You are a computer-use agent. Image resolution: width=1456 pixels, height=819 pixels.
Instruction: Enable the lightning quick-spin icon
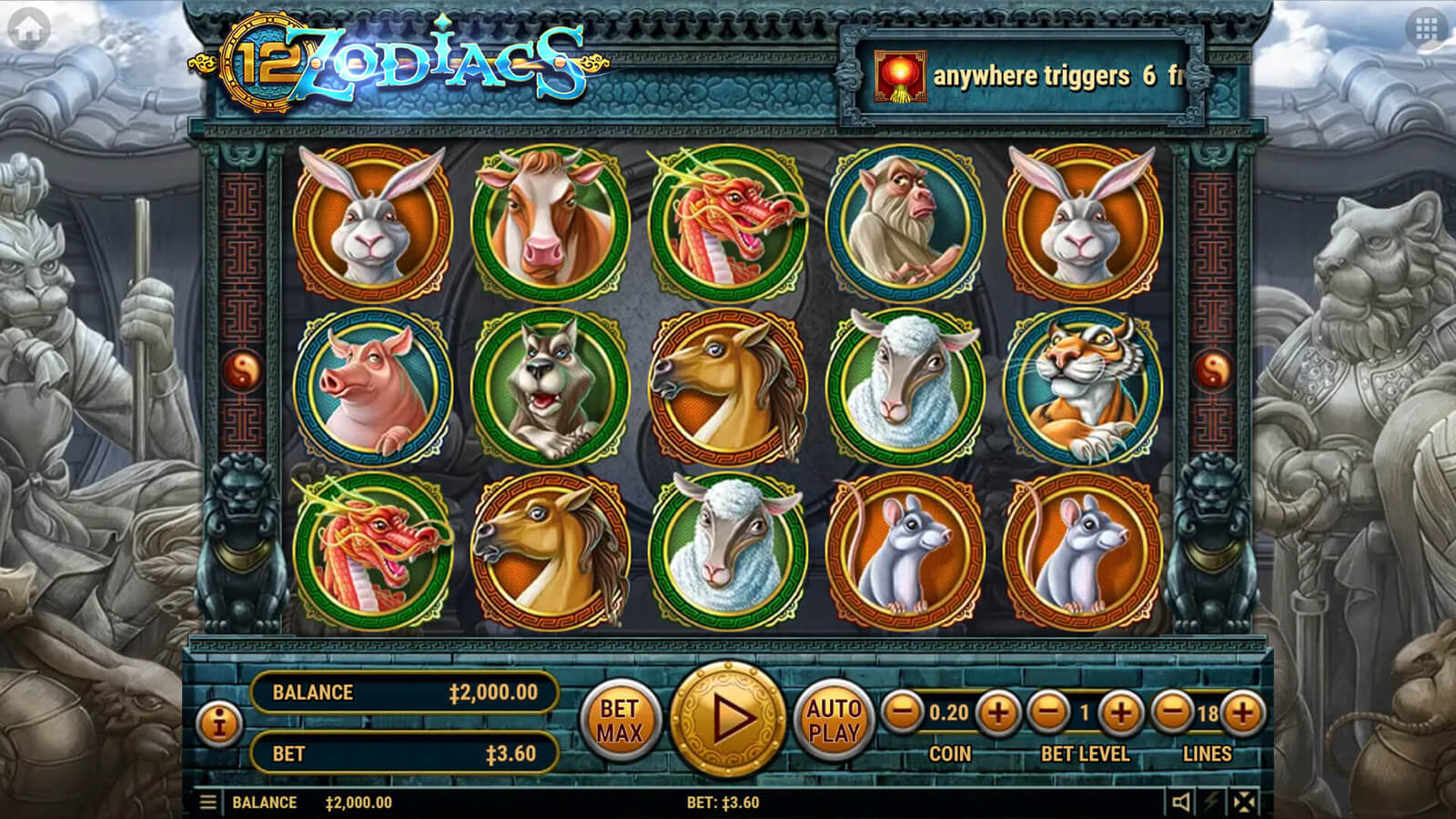(x=1212, y=802)
